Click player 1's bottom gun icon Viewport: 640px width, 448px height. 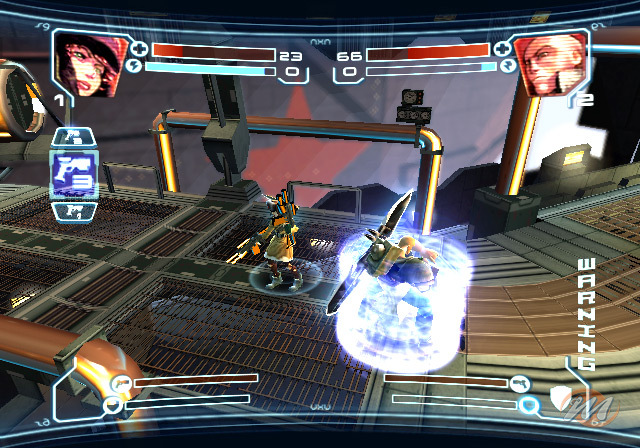pyautogui.click(x=121, y=382)
